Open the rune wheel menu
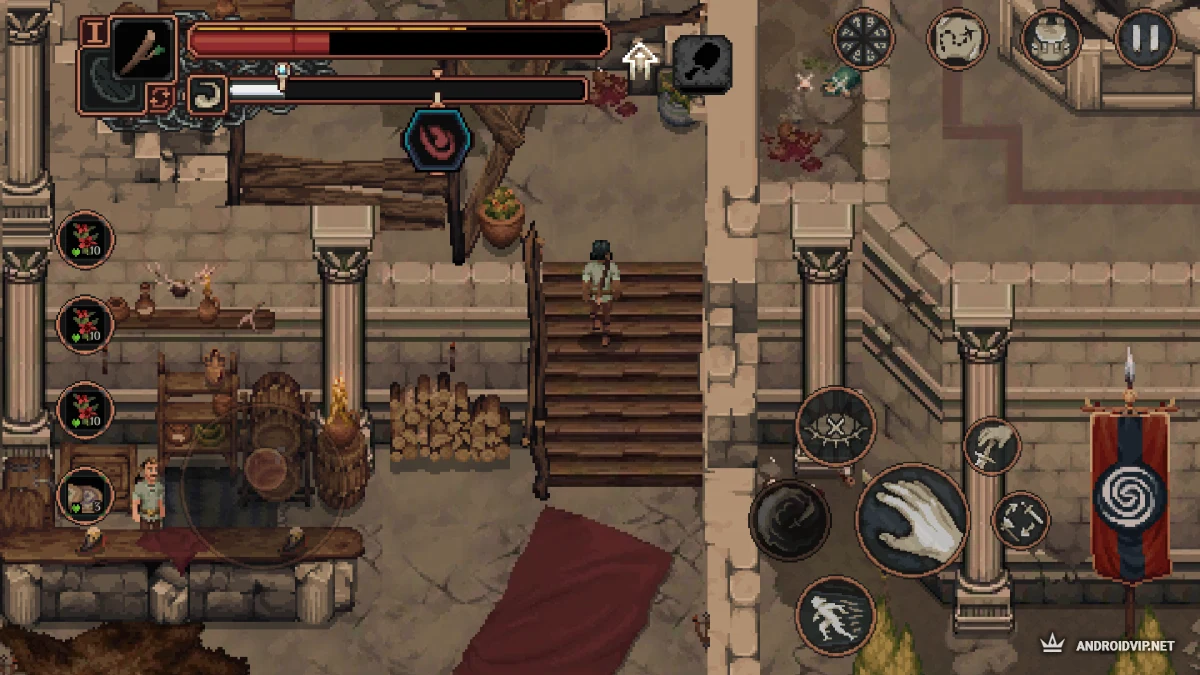 [x=863, y=39]
